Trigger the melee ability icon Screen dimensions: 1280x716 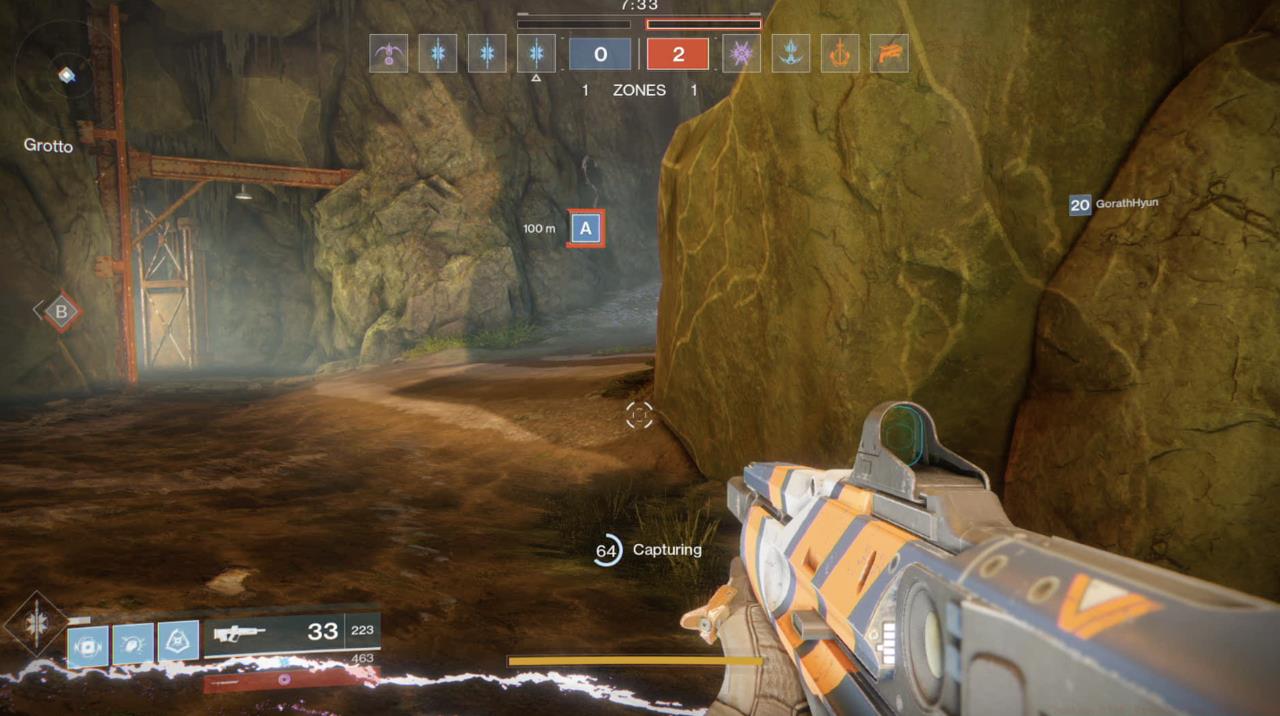[133, 642]
